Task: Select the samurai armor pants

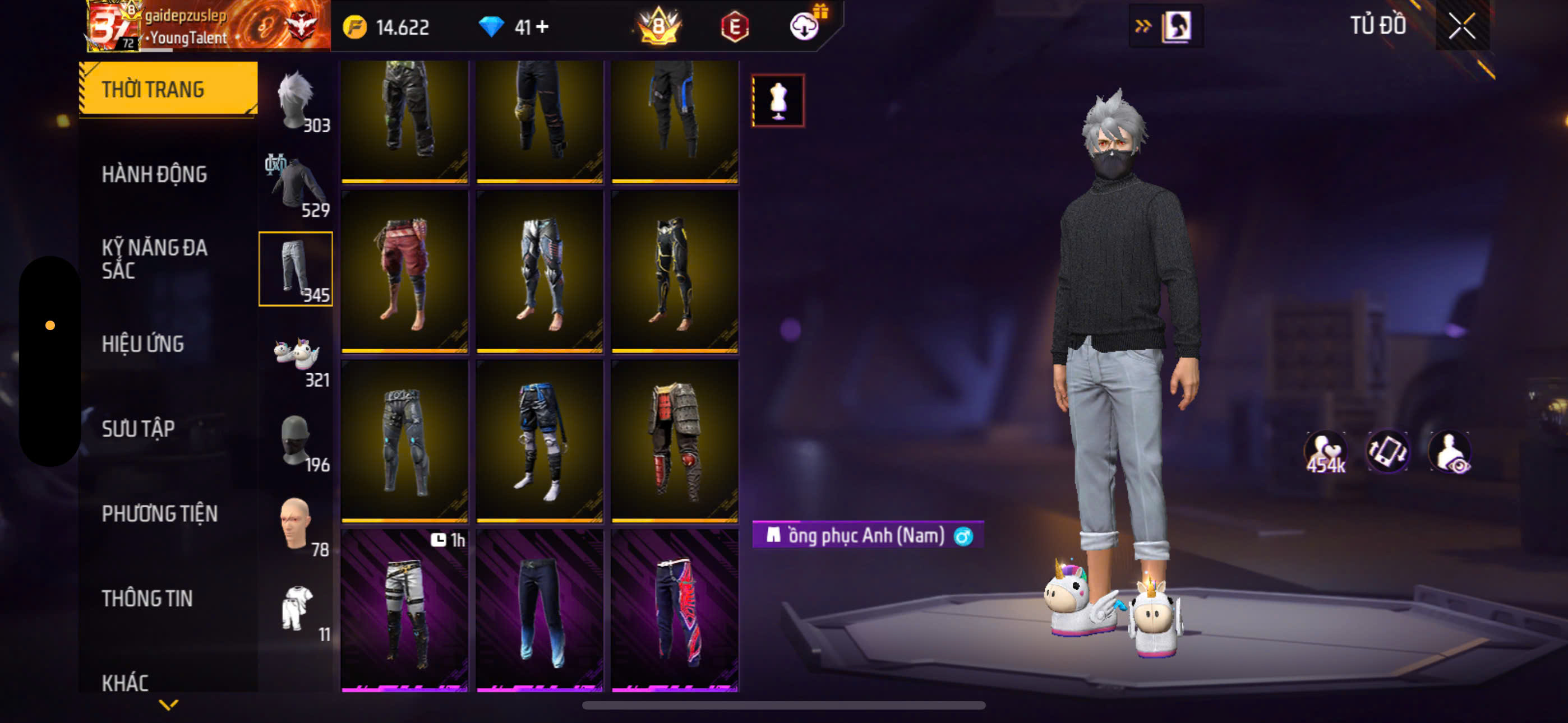Action: click(675, 441)
